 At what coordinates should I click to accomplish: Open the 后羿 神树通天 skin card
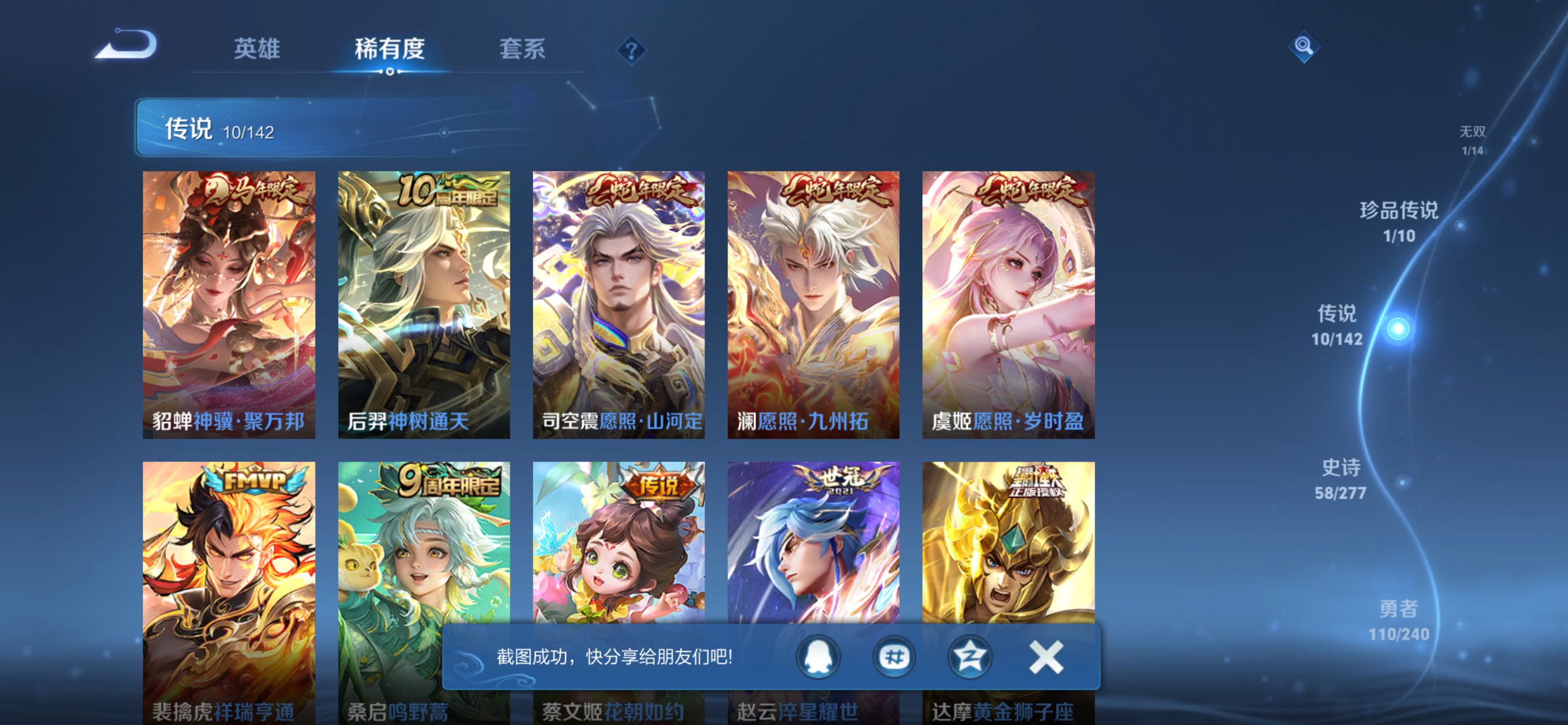(x=424, y=304)
